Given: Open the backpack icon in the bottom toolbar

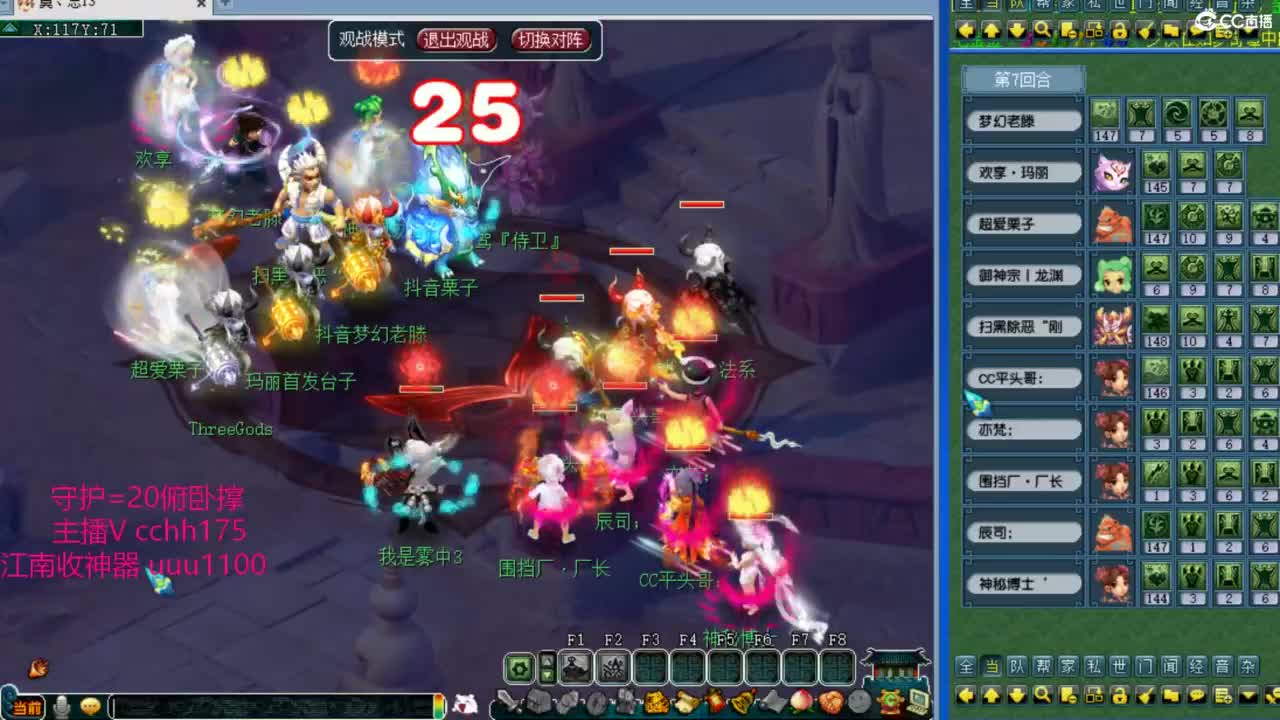Looking at the screenshot, I should click(540, 700).
